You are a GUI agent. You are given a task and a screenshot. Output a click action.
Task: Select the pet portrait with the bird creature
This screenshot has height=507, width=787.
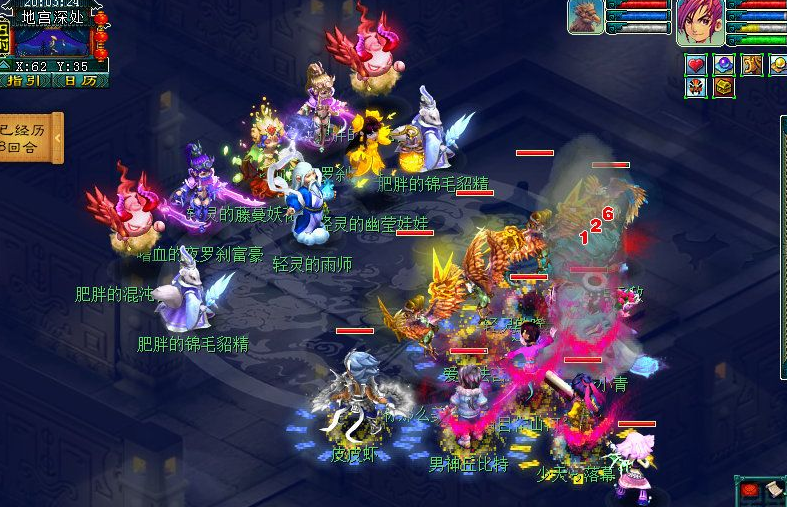click(586, 18)
